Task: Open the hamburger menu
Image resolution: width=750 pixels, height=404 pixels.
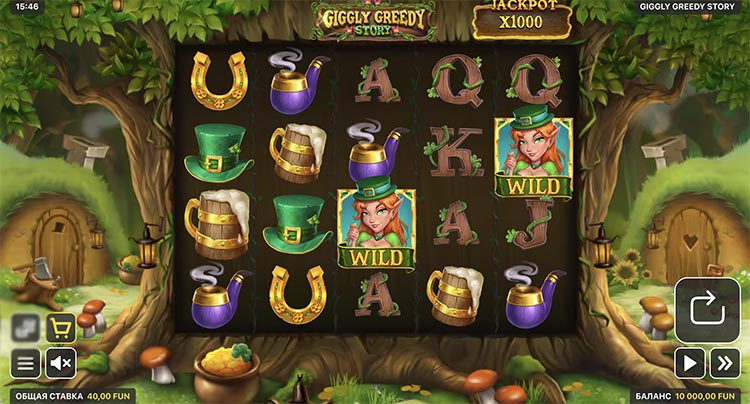Action: pos(26,362)
